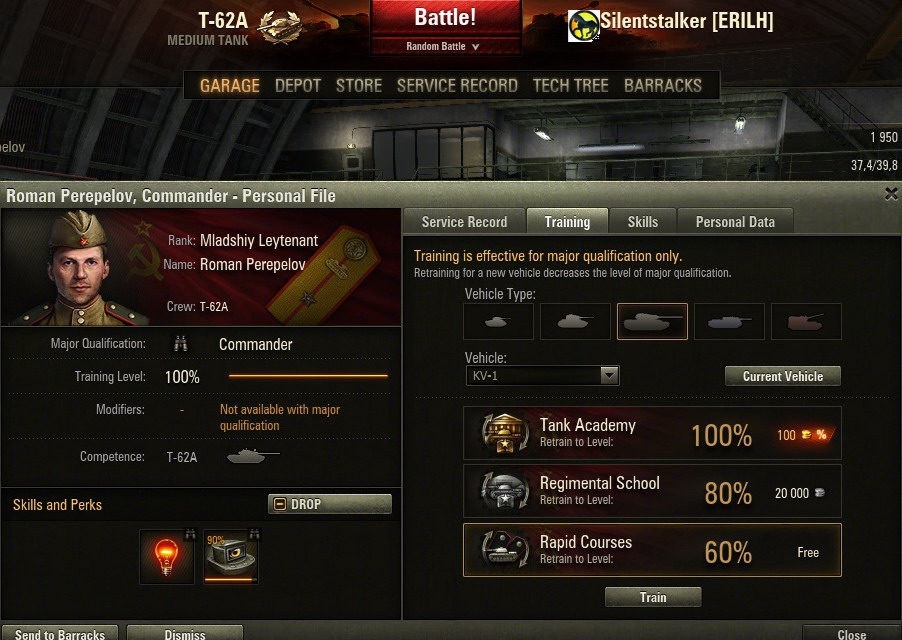
Task: Choose Regimental School 80% retraining
Action: 652,491
